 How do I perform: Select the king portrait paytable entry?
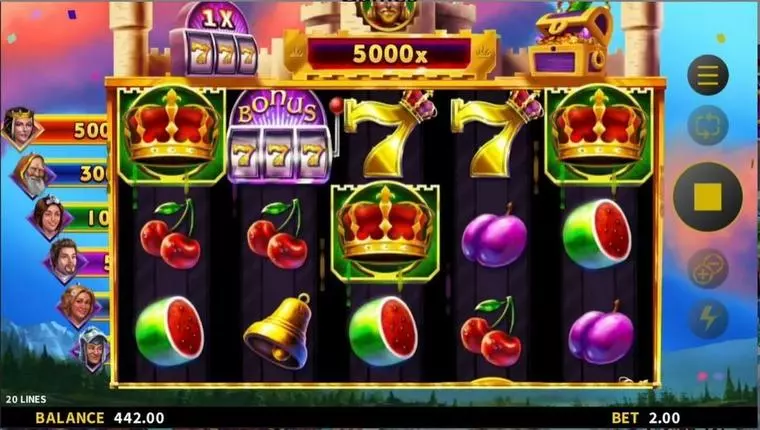(19, 128)
